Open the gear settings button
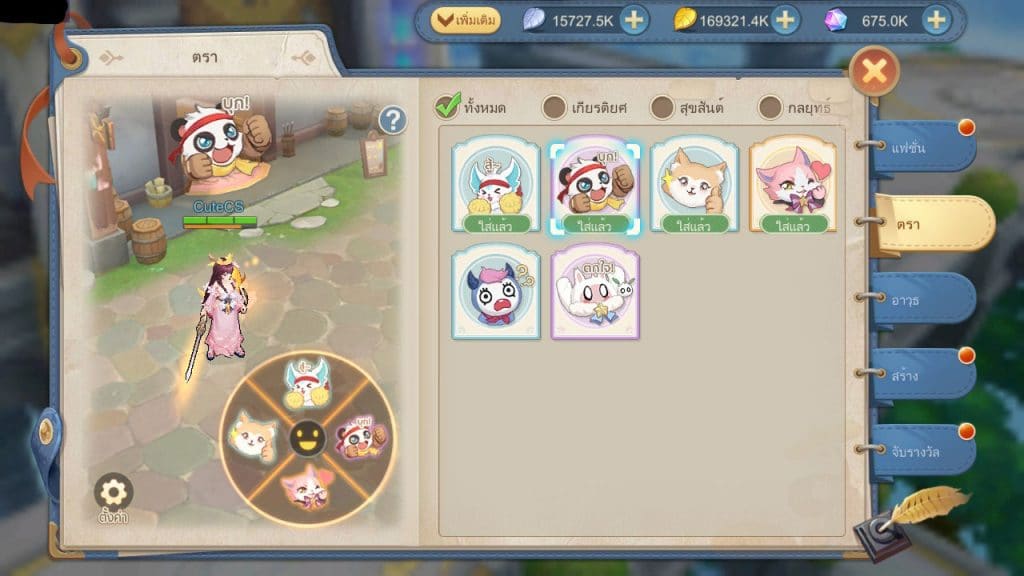Image resolution: width=1024 pixels, height=576 pixels. (114, 494)
